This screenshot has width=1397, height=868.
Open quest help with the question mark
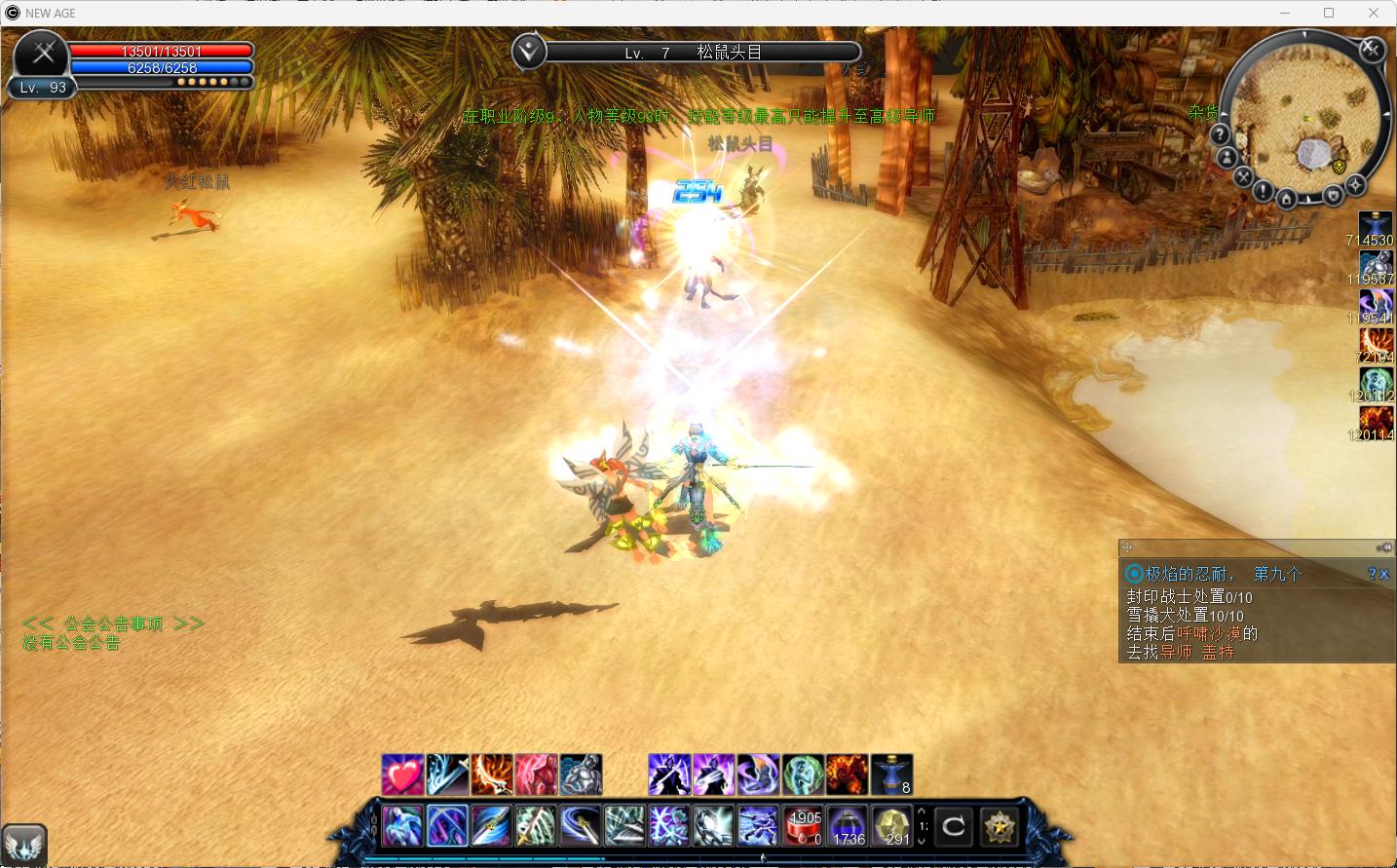(x=1372, y=575)
